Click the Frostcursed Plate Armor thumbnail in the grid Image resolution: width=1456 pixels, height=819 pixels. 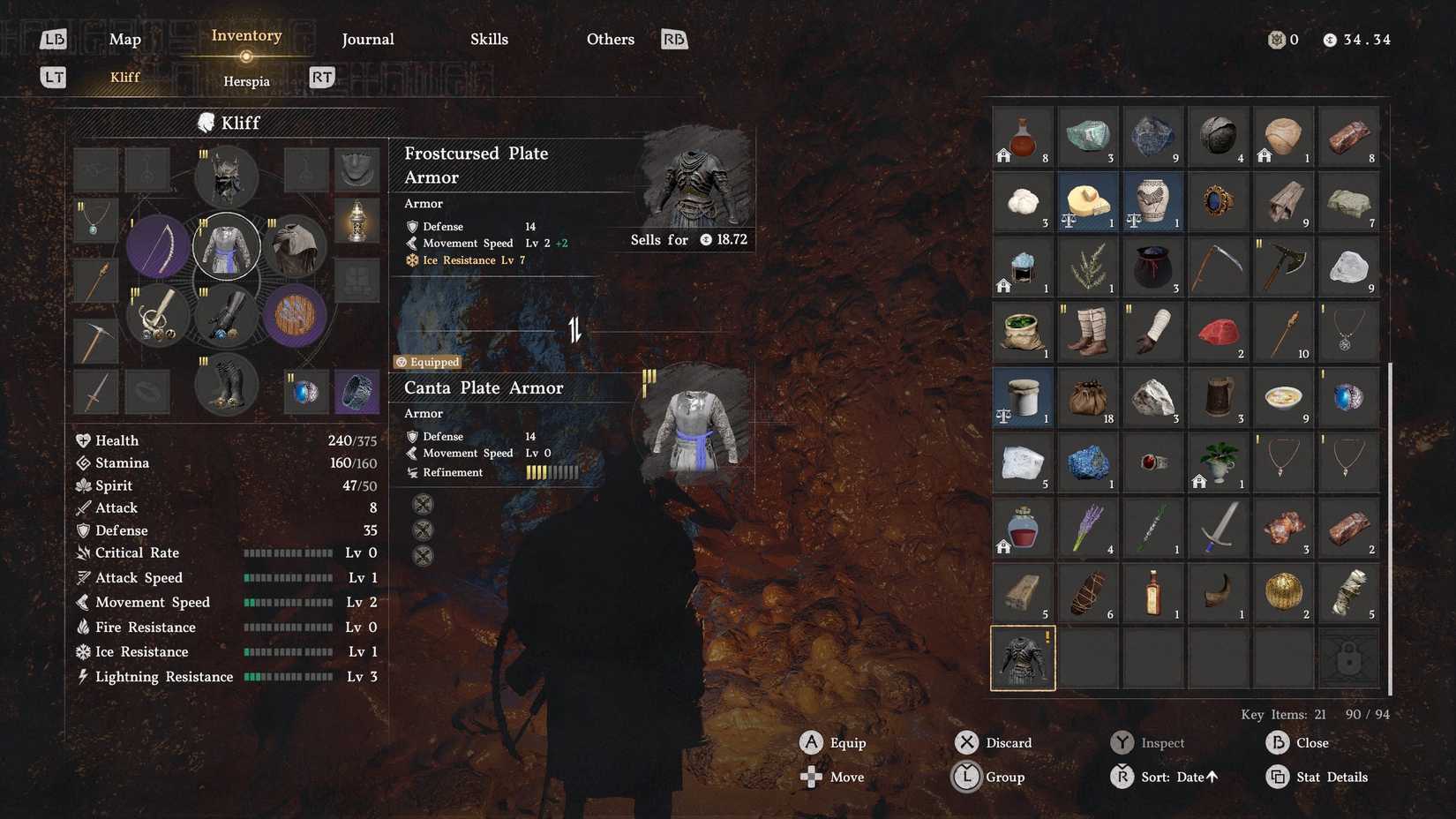[x=1023, y=657]
